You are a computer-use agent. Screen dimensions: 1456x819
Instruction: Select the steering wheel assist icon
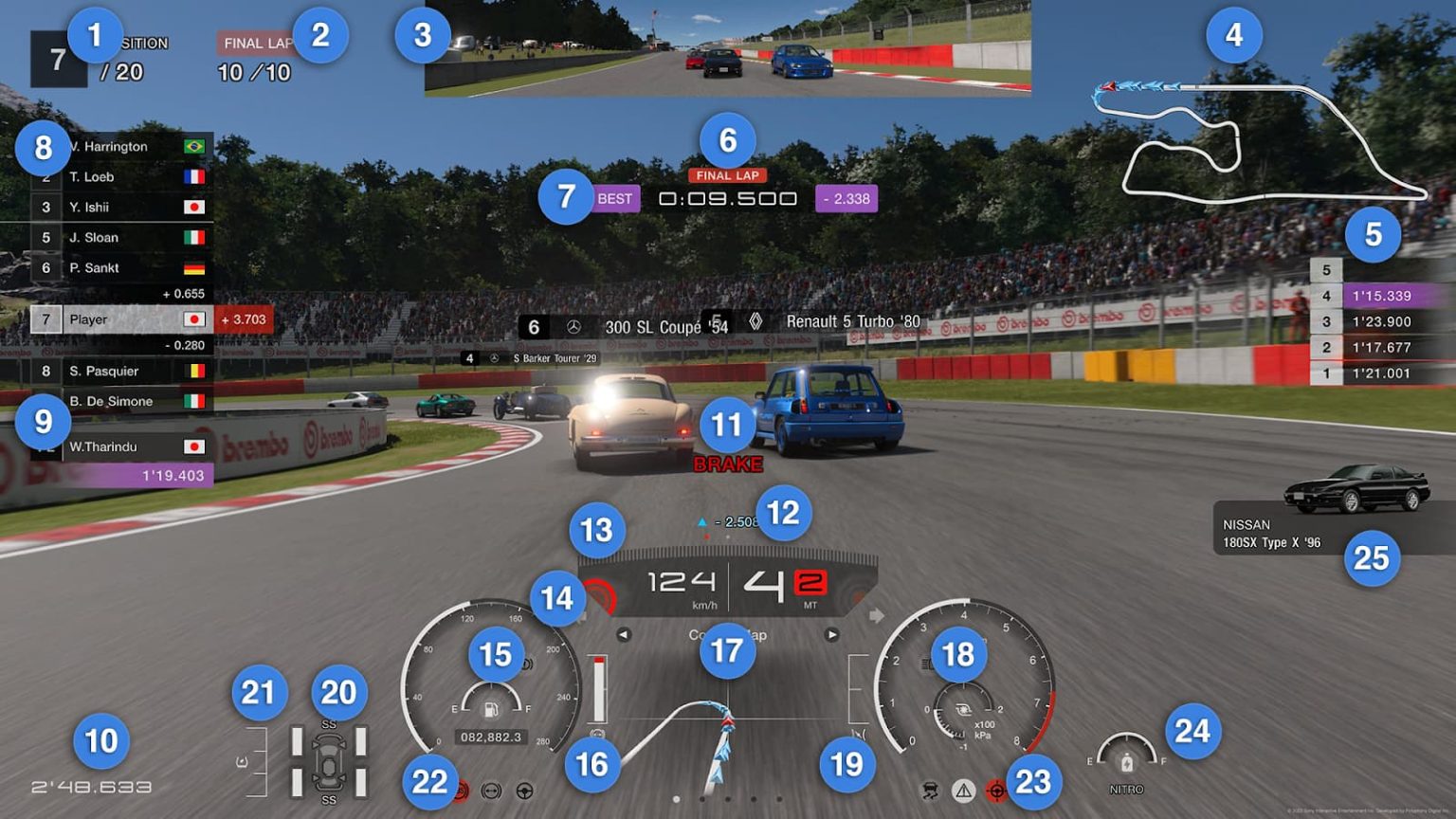(524, 792)
